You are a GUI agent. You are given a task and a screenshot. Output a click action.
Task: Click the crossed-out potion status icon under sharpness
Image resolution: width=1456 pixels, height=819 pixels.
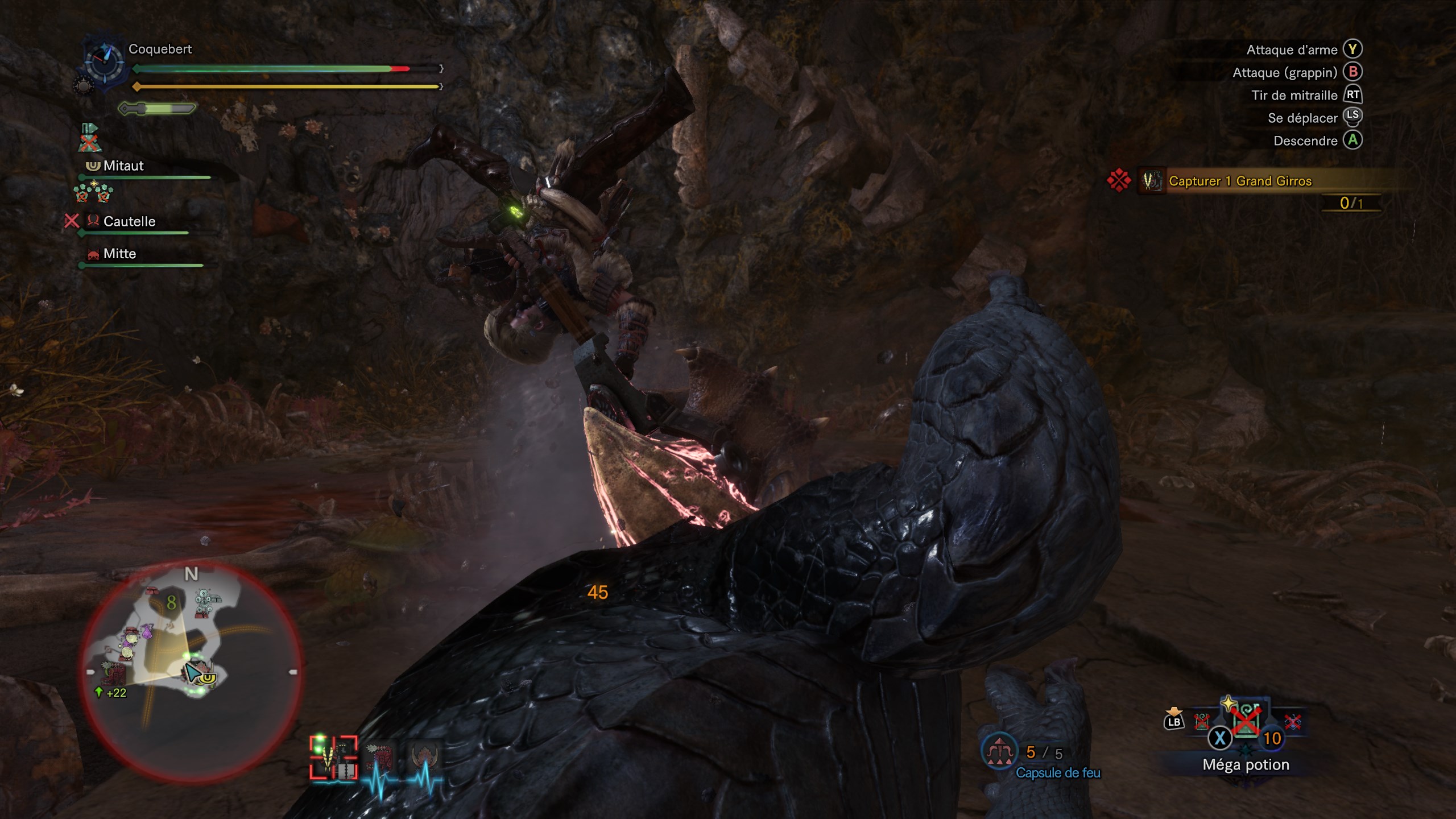89,138
